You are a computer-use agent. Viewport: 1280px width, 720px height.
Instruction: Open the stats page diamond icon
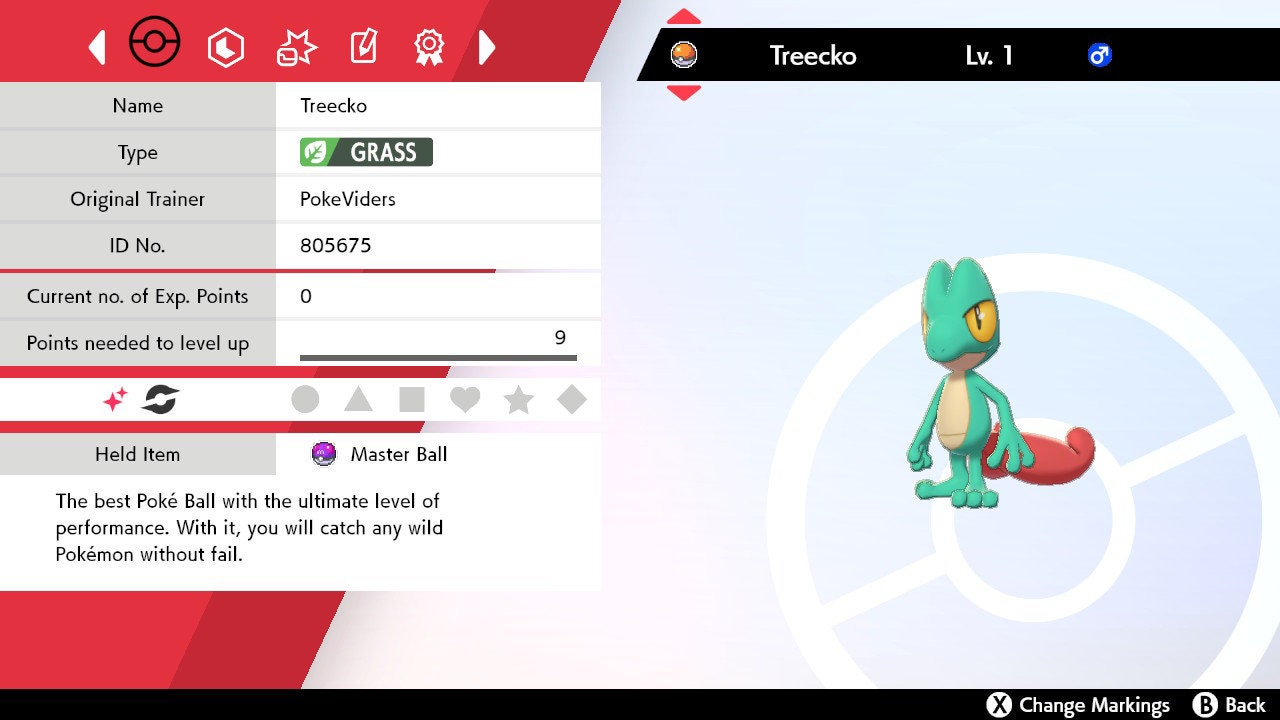(226, 45)
